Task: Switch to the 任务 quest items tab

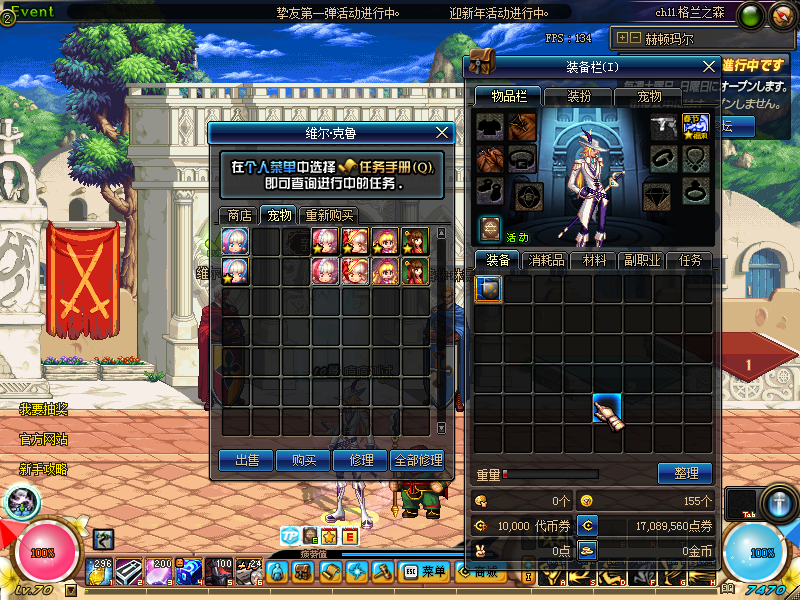Action: 690,260
